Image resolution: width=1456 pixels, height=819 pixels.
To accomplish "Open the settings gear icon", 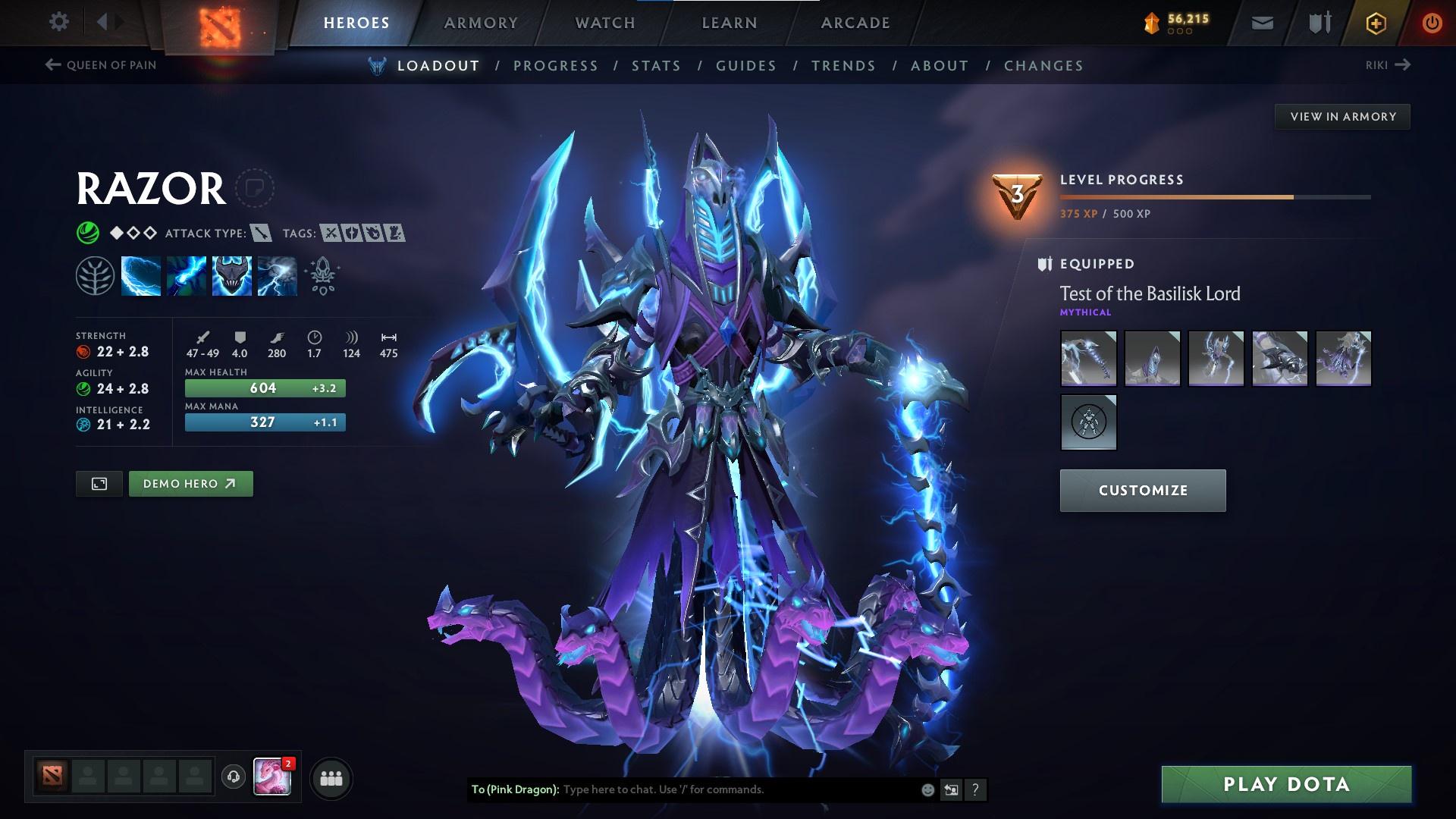I will [x=58, y=22].
